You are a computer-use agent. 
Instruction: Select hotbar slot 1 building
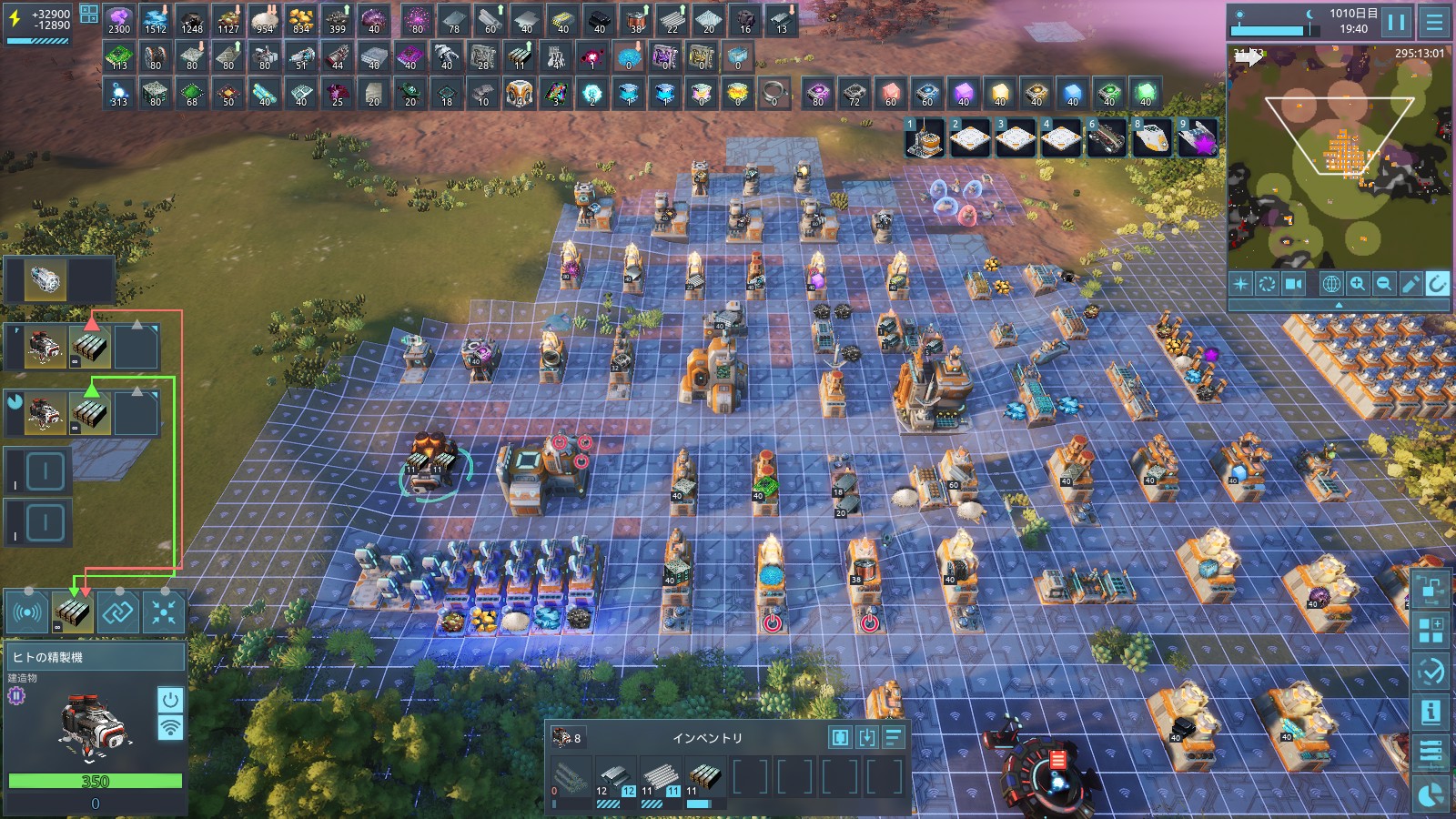pos(925,138)
